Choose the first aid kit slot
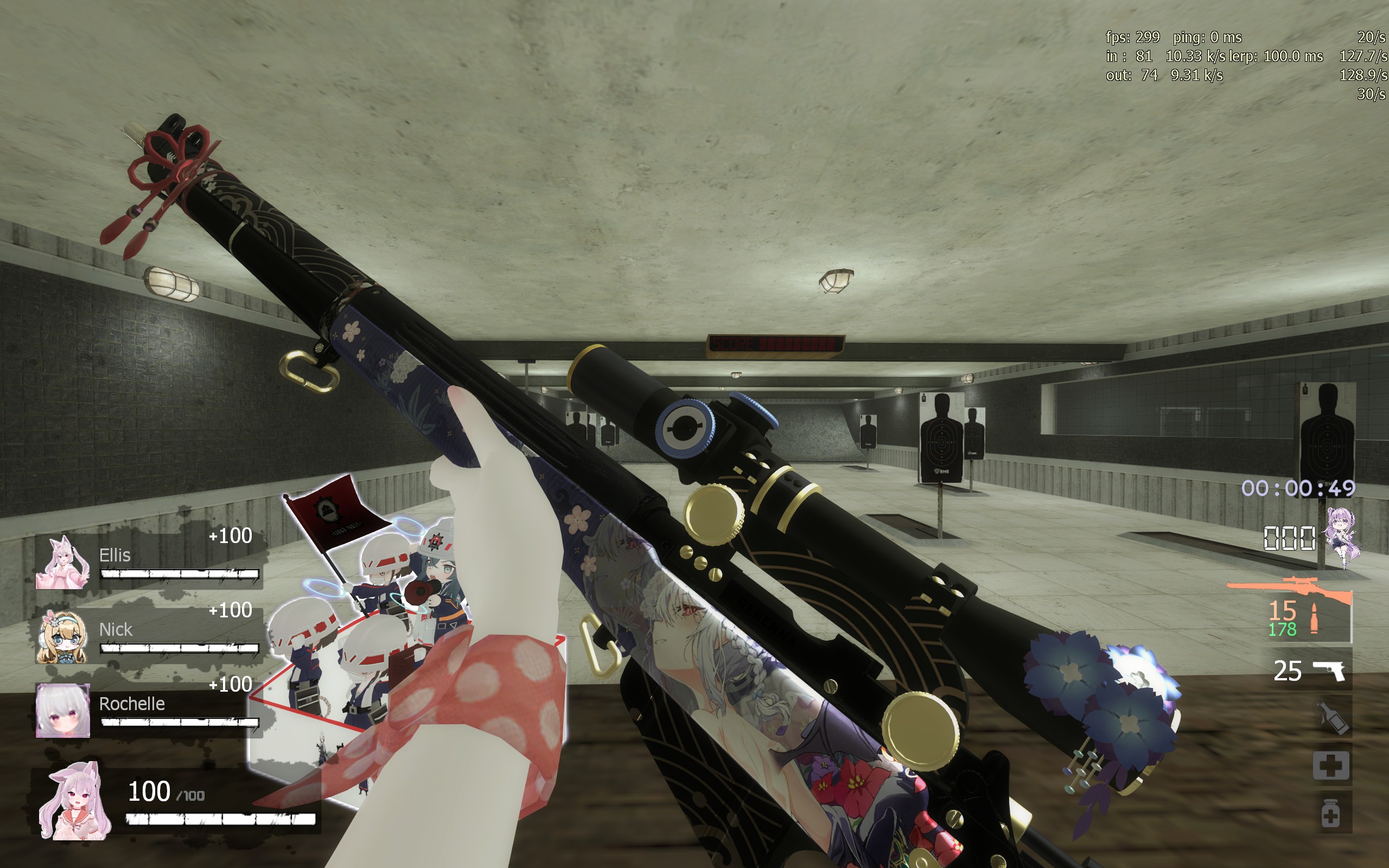The image size is (1389, 868). (1330, 765)
